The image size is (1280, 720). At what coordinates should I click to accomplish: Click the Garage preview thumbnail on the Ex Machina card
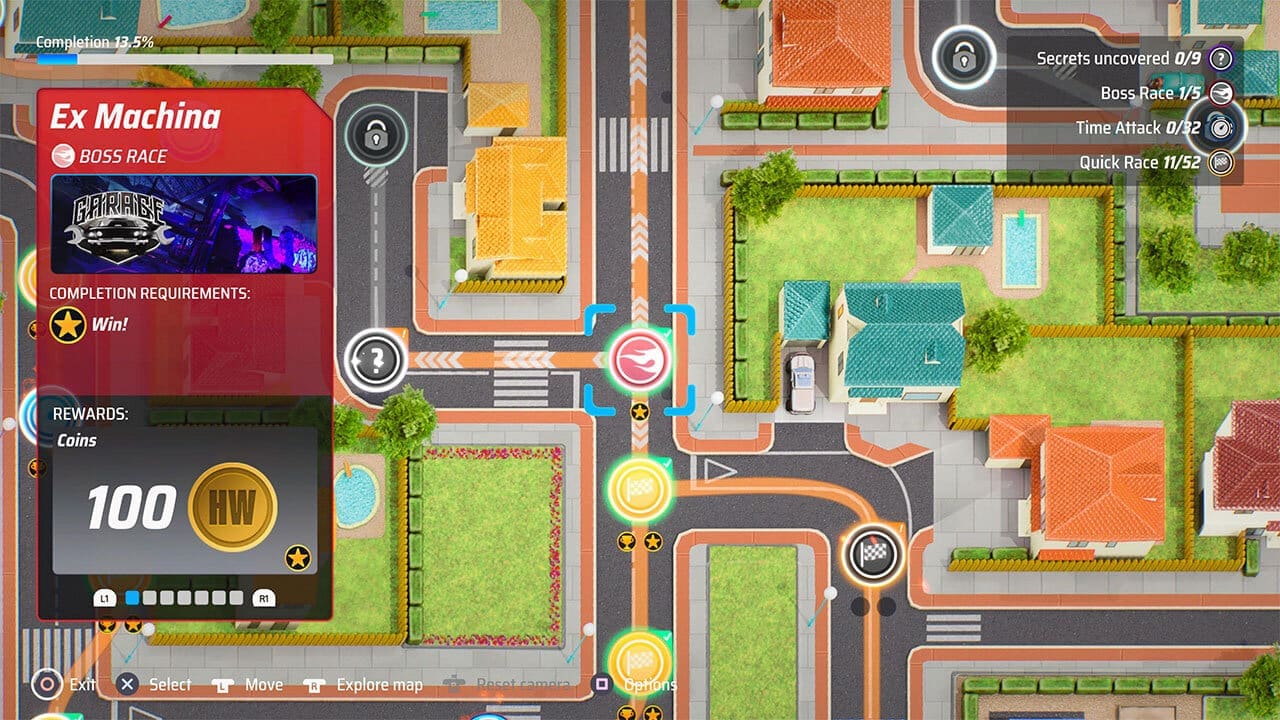[183, 222]
